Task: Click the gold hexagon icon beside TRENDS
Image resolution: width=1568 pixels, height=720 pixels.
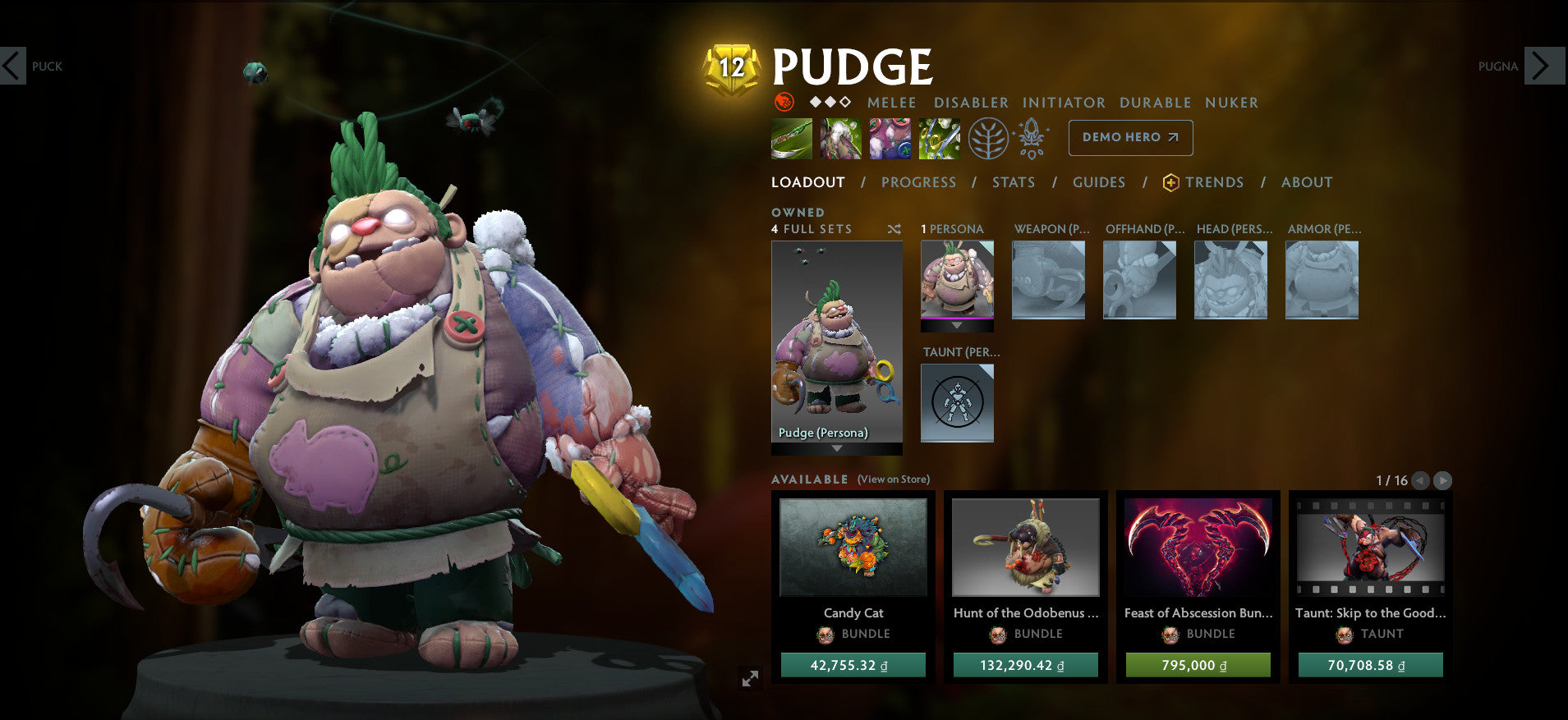Action: click(x=1170, y=182)
